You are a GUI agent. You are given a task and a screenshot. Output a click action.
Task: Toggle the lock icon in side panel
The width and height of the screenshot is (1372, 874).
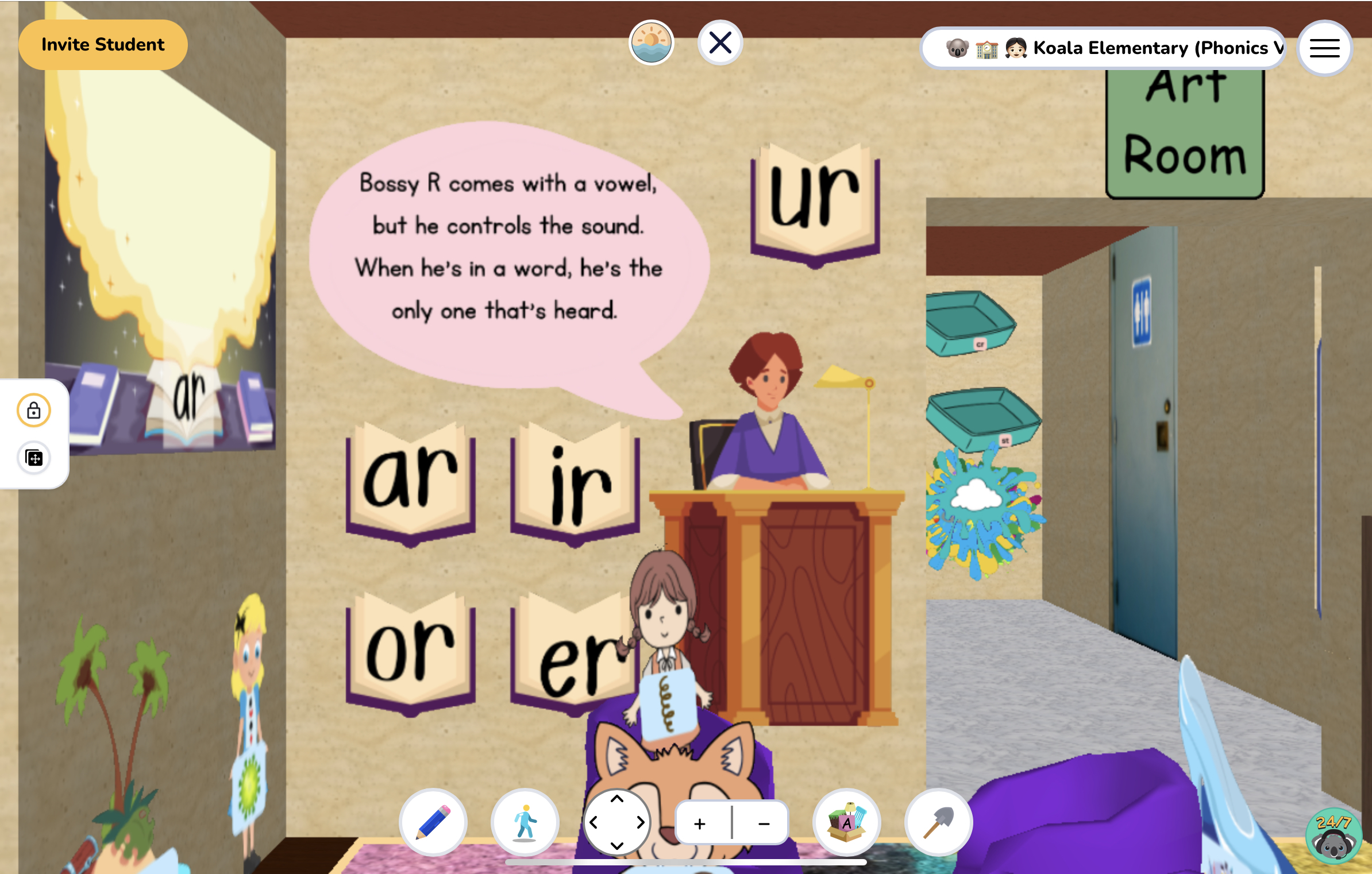coord(33,410)
